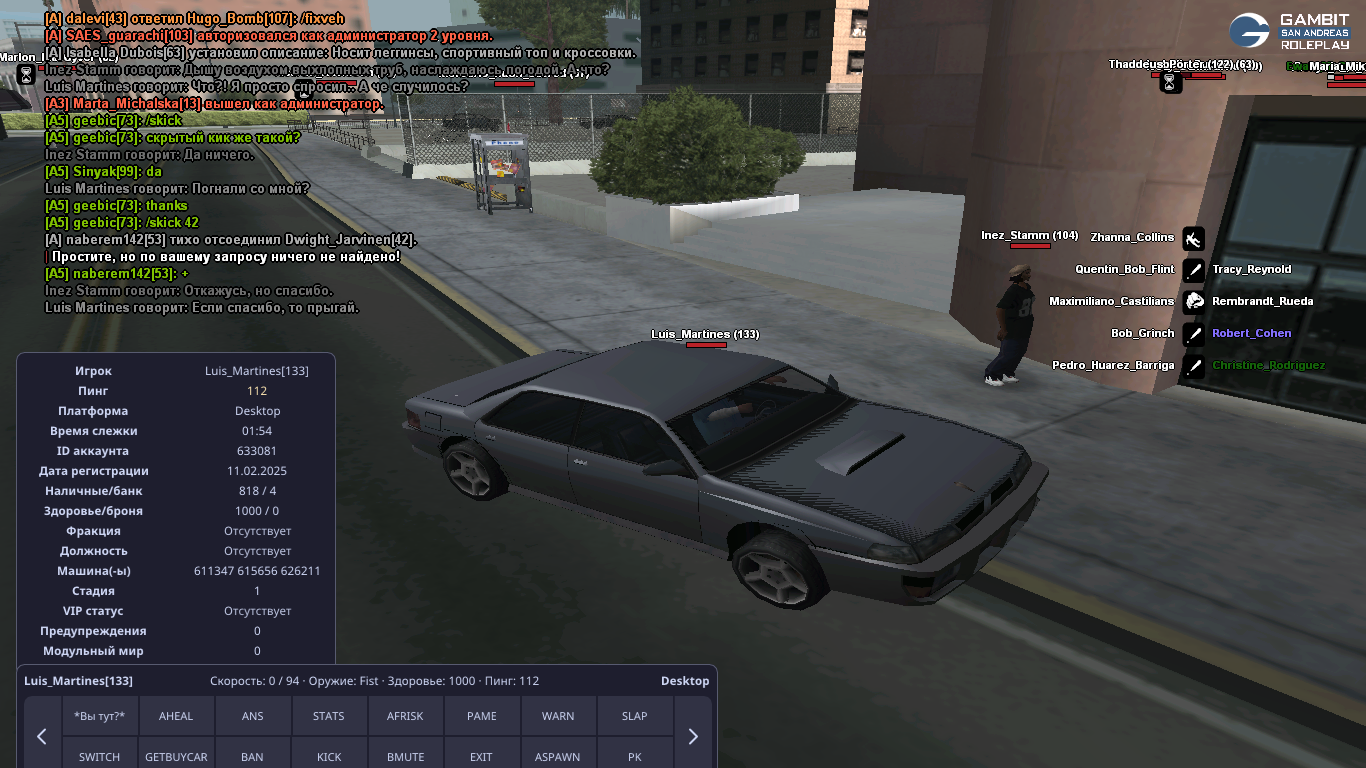Screen dimensions: 1366x768
Task: Go to the previous spectate target arrow
Action: [42, 736]
